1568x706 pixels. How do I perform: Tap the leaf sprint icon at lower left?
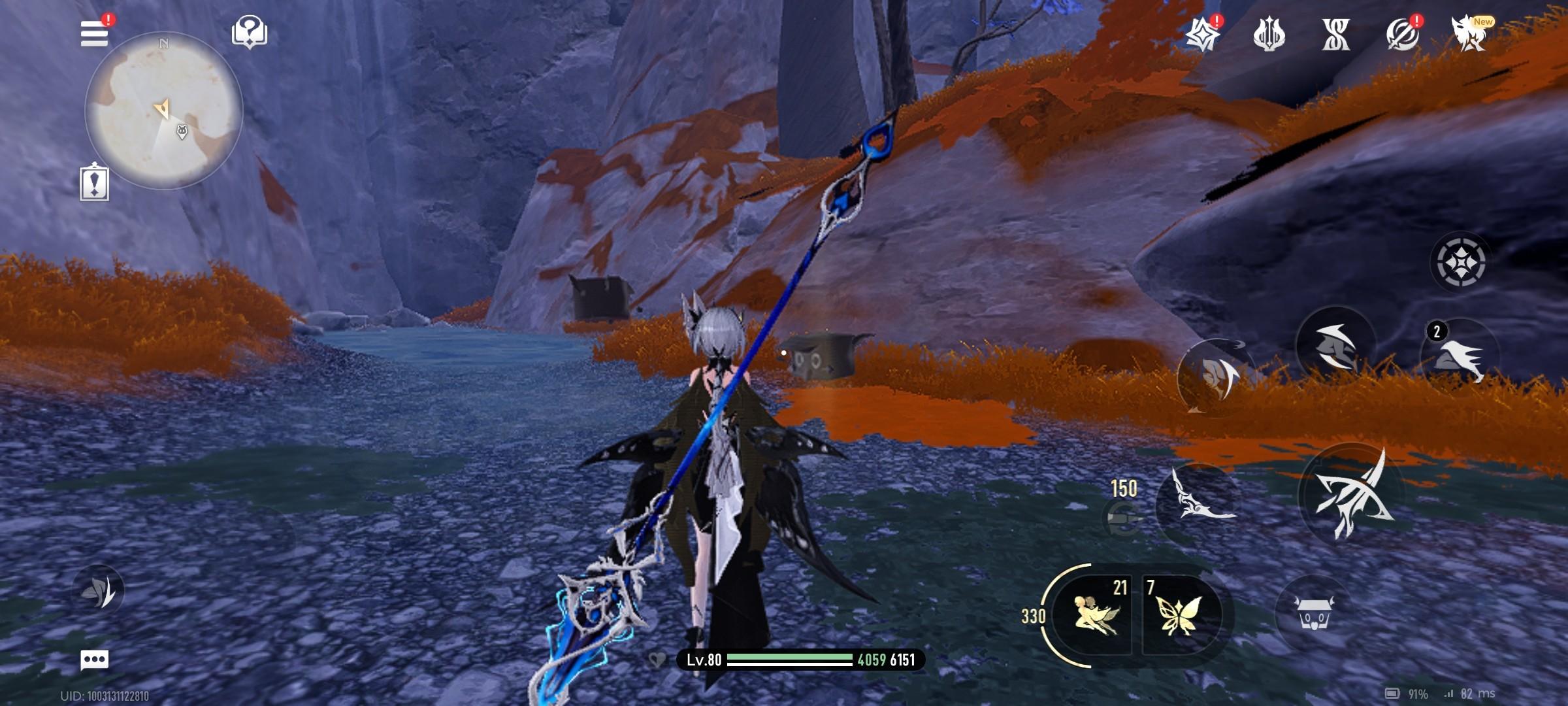[99, 590]
